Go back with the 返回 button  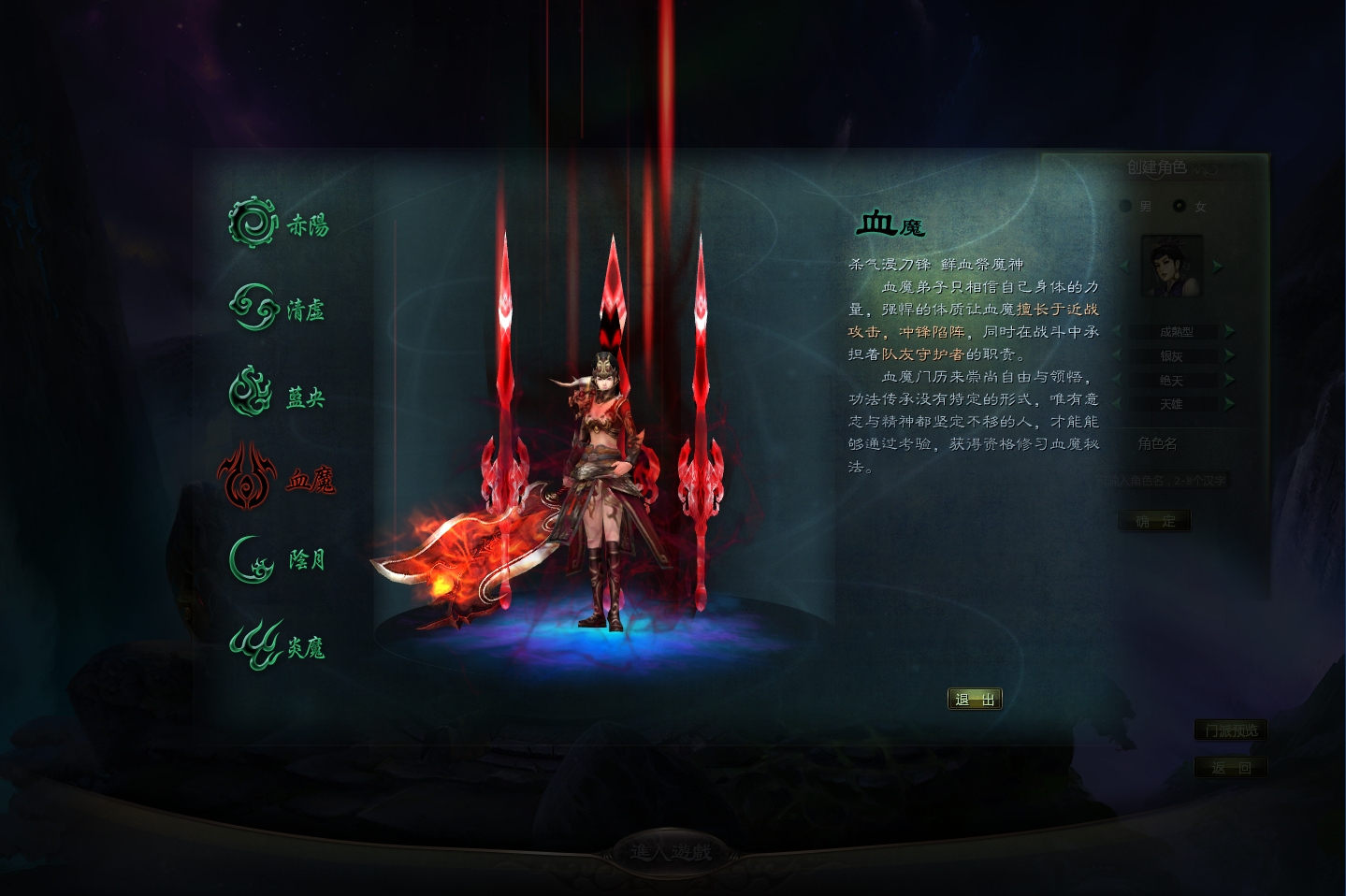click(x=1231, y=767)
